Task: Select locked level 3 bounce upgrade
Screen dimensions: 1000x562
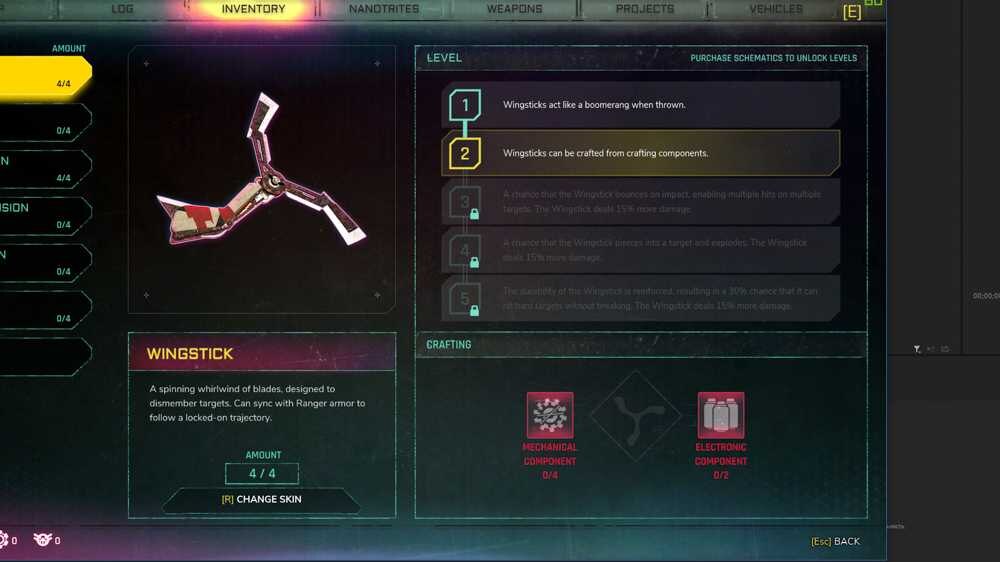Action: click(640, 201)
